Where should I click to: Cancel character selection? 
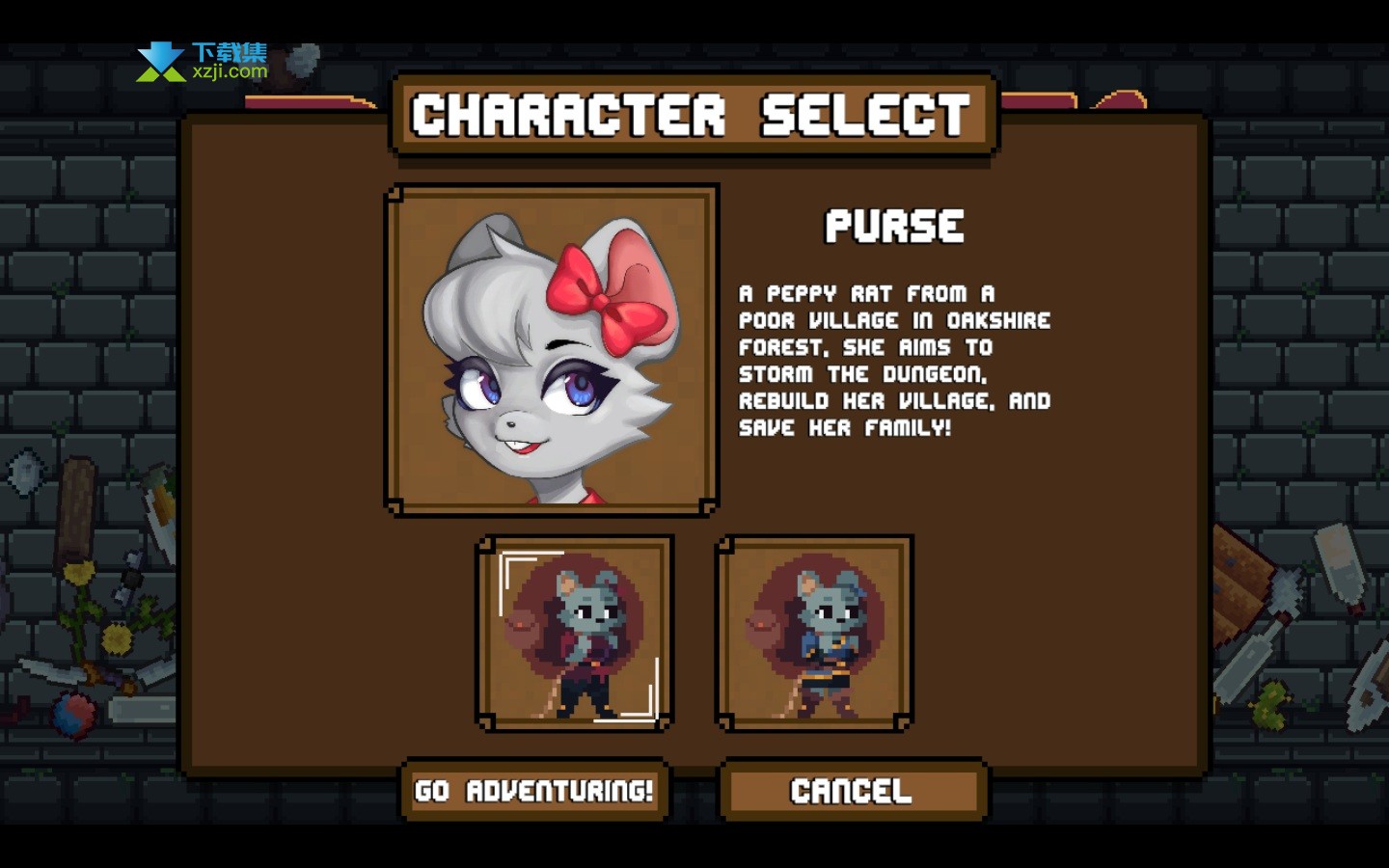pyautogui.click(x=853, y=791)
